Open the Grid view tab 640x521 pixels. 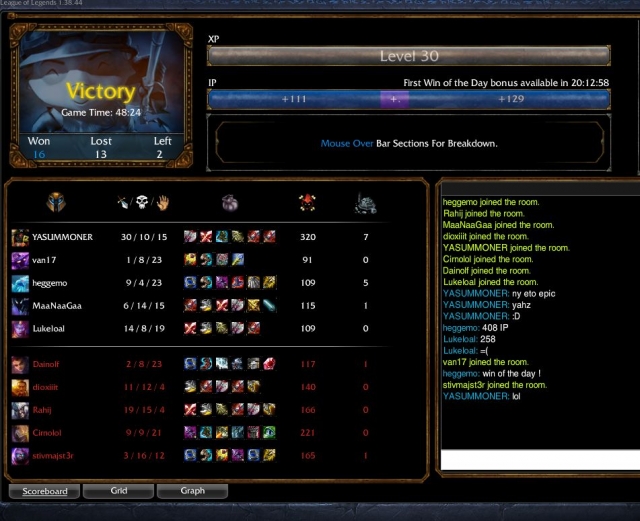coord(118,491)
